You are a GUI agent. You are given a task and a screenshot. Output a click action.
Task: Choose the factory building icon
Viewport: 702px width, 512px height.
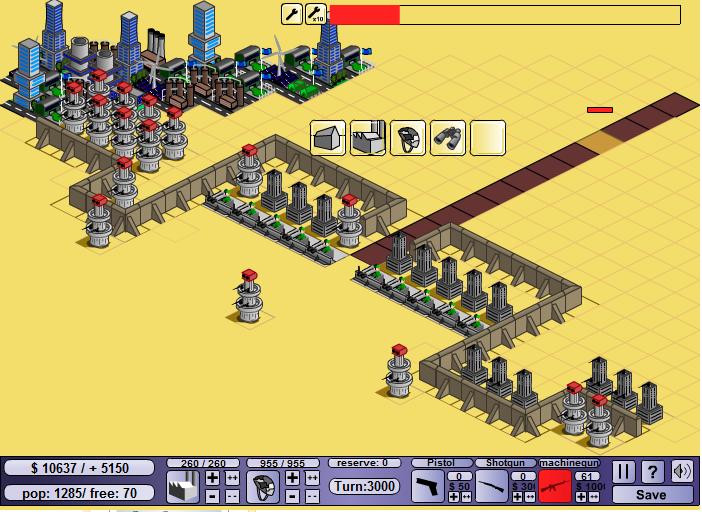pos(368,138)
